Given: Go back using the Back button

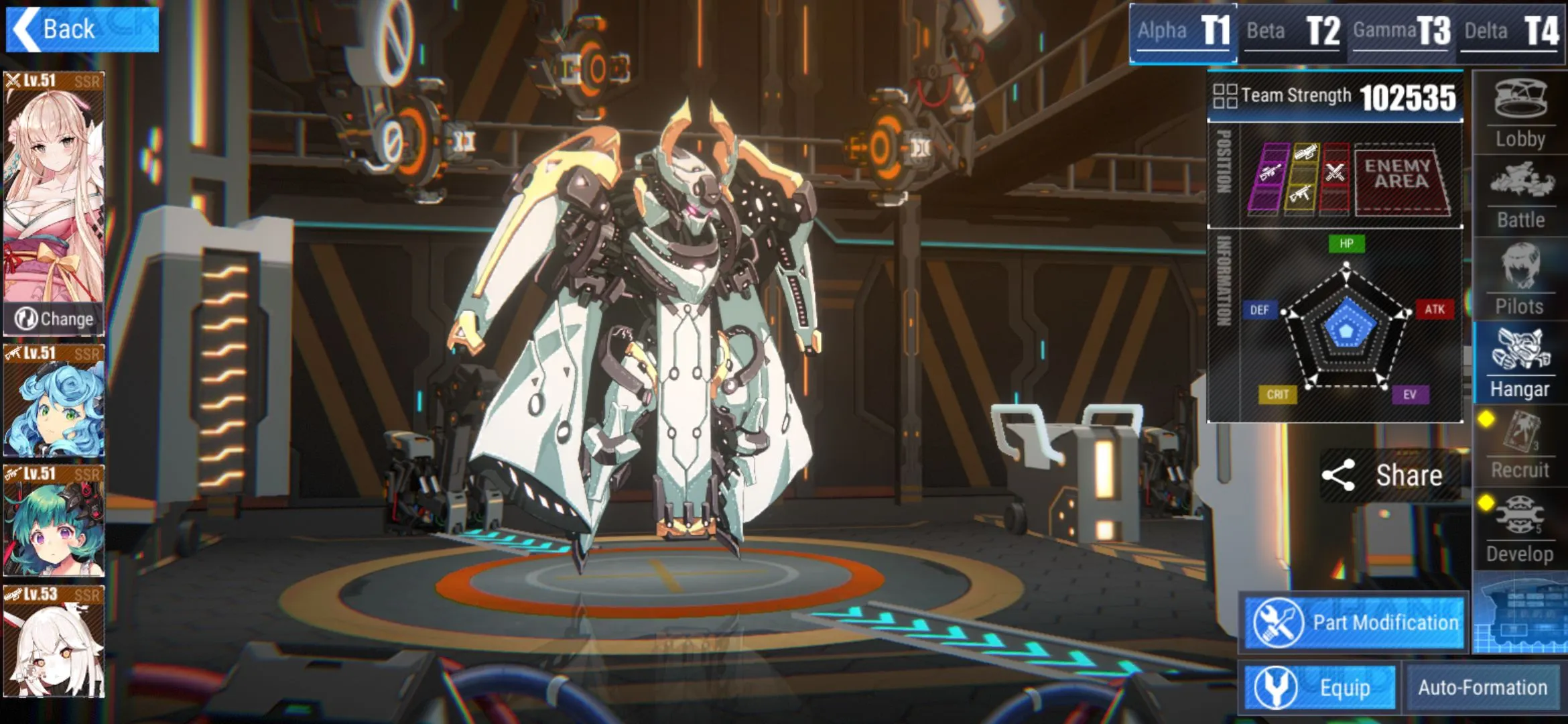Looking at the screenshot, I should [x=82, y=29].
